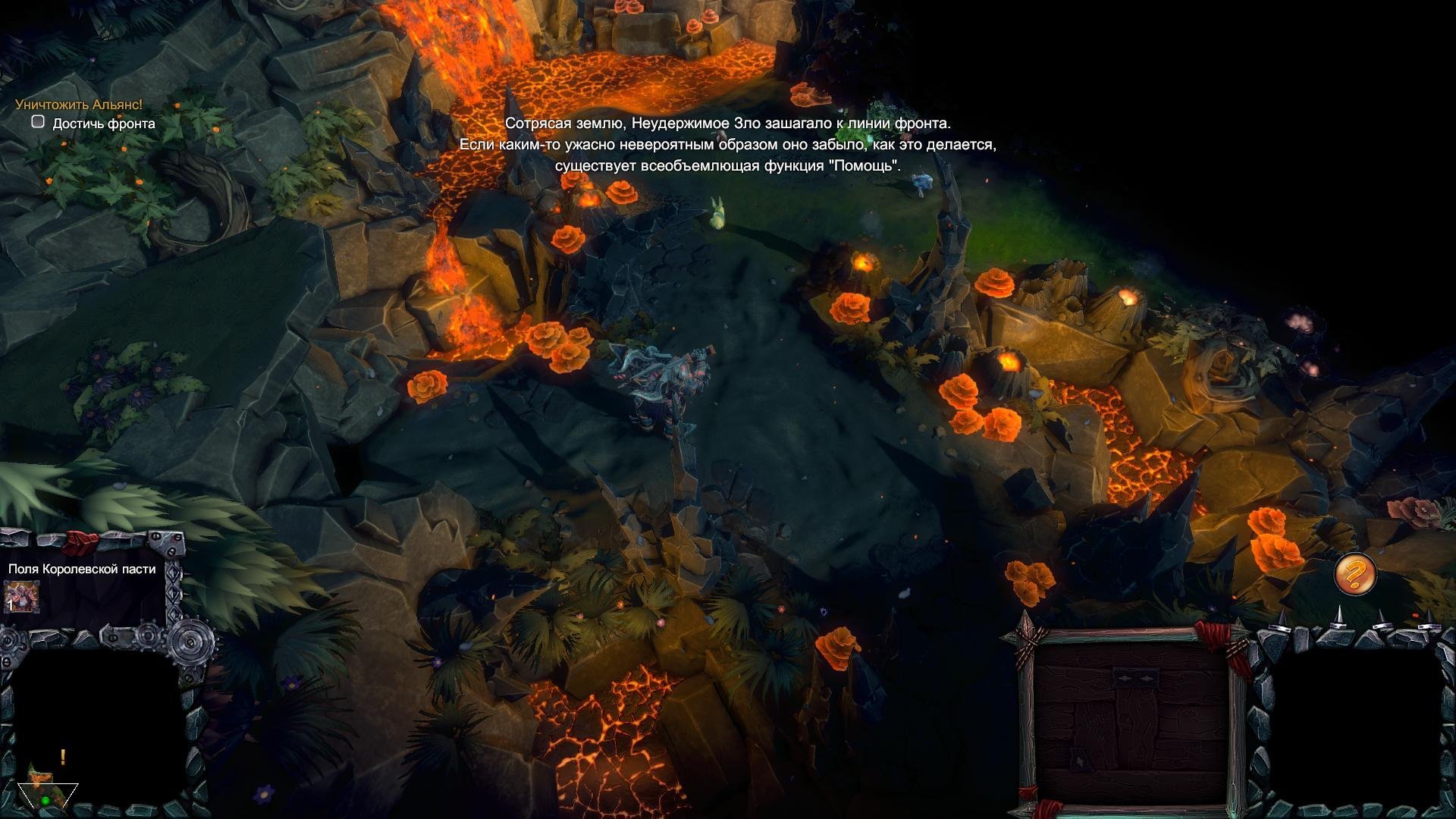Click the 'Достичь фронта' objective entry

(x=103, y=124)
